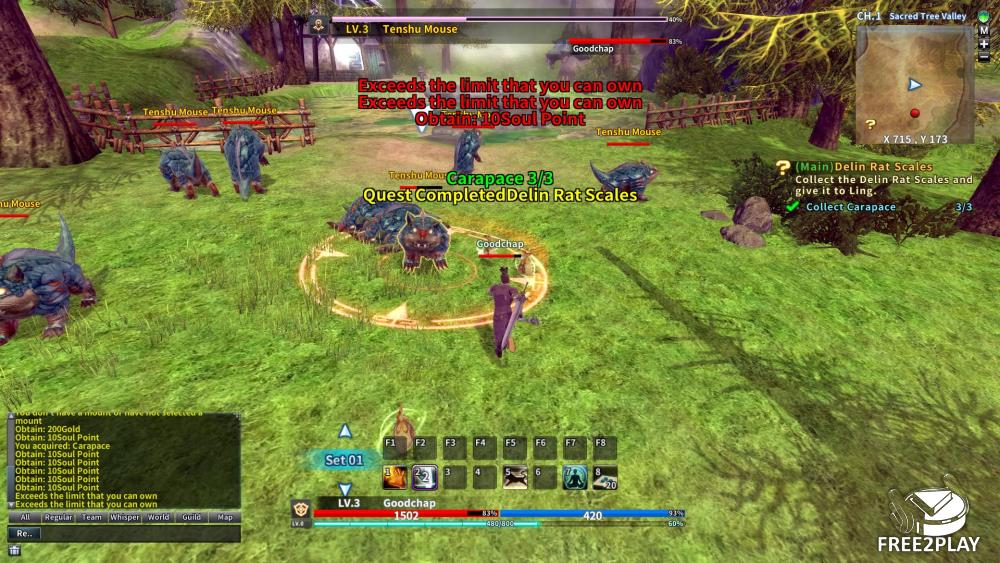Zoom in the minimap with plus button
Viewport: 1000px width, 563px height.
[984, 44]
